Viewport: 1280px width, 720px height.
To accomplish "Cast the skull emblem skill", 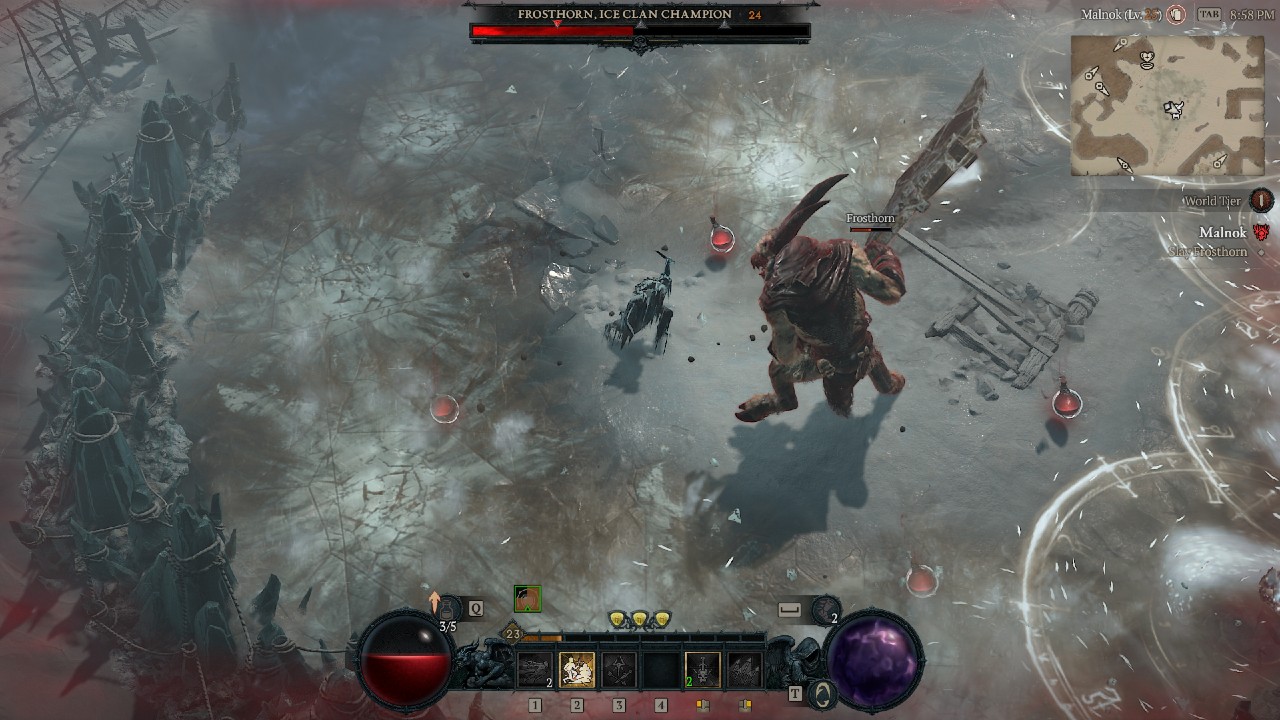I will pos(702,670).
